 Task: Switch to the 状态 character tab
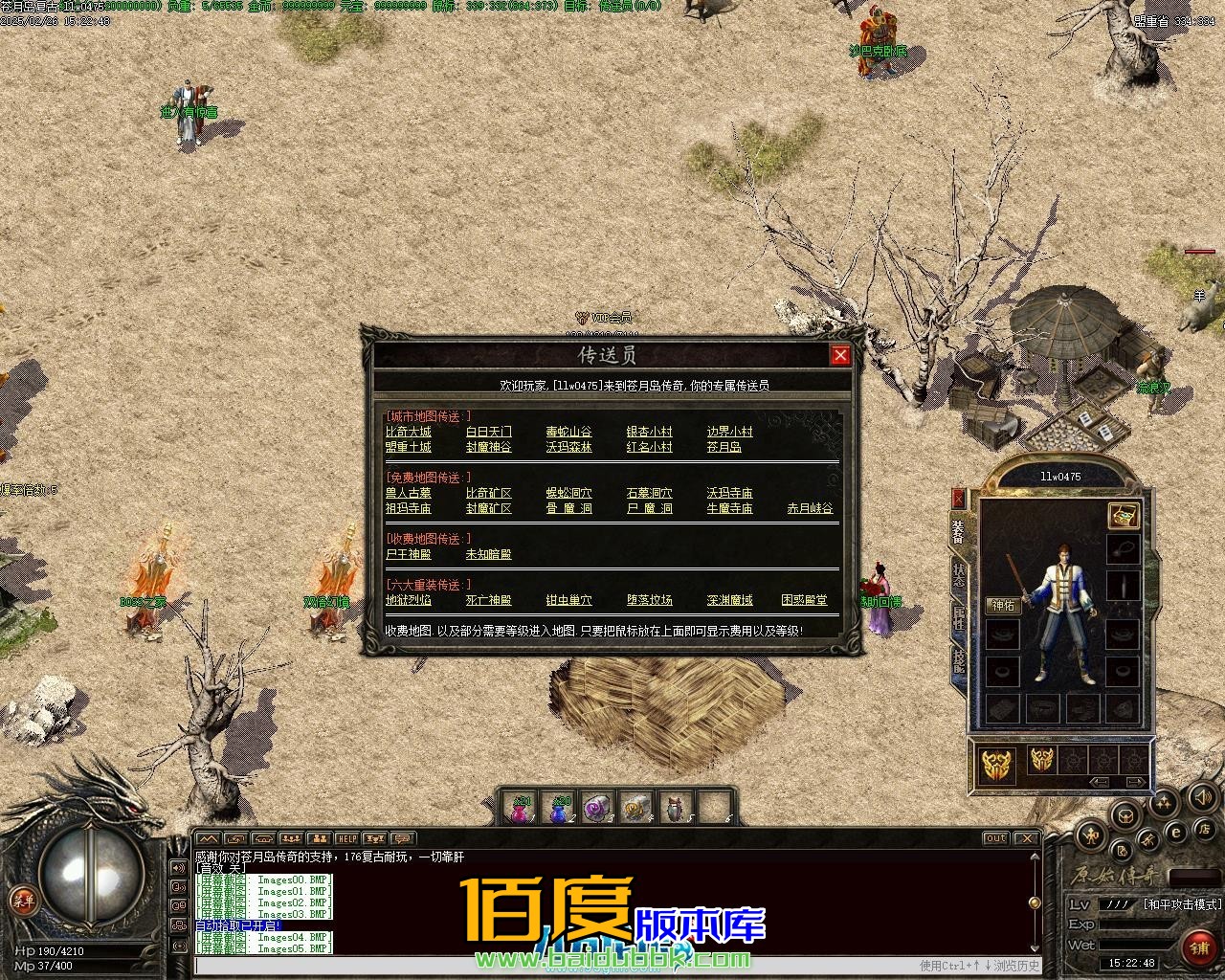[958, 574]
